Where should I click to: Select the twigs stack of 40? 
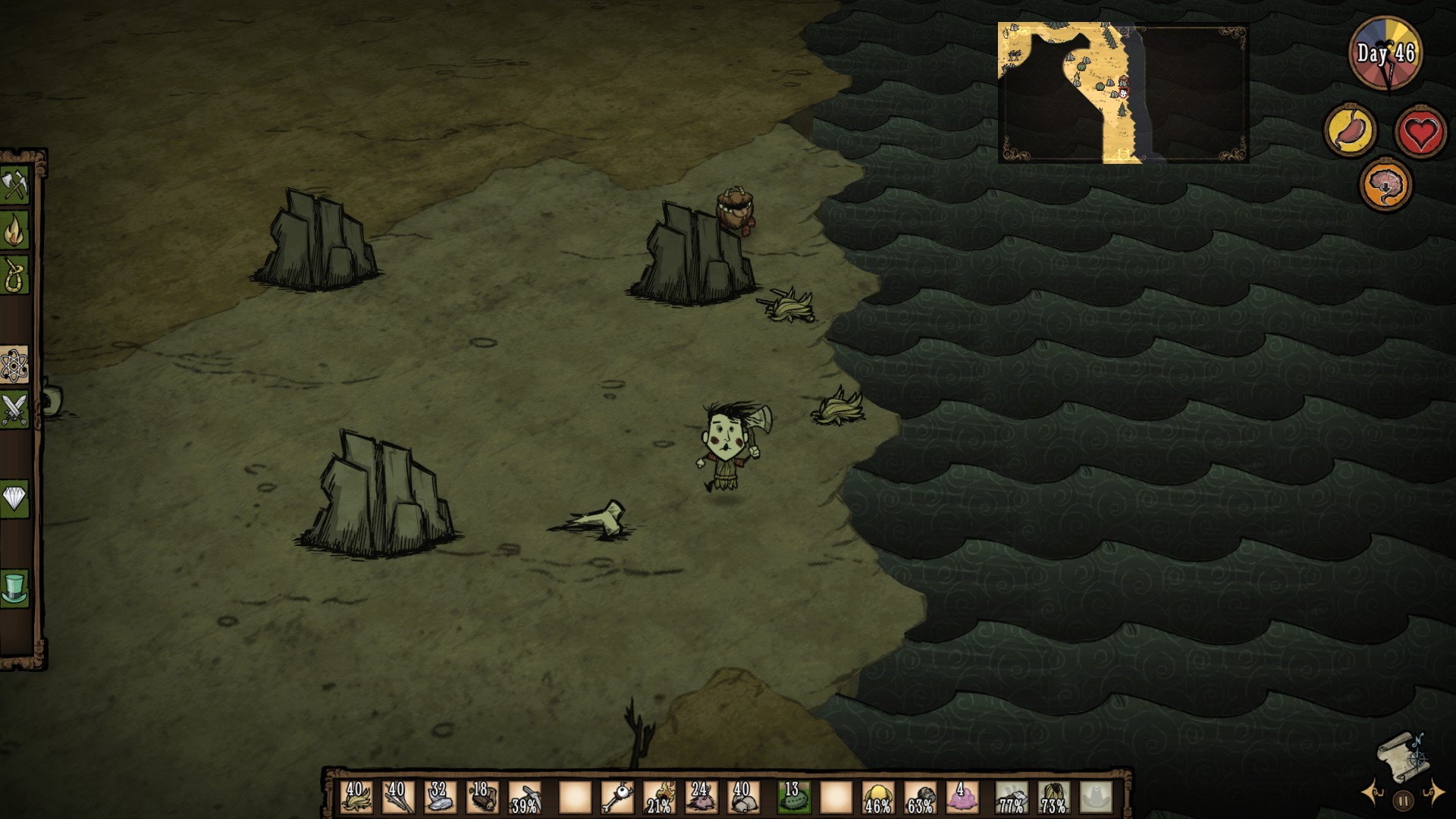coord(397,798)
